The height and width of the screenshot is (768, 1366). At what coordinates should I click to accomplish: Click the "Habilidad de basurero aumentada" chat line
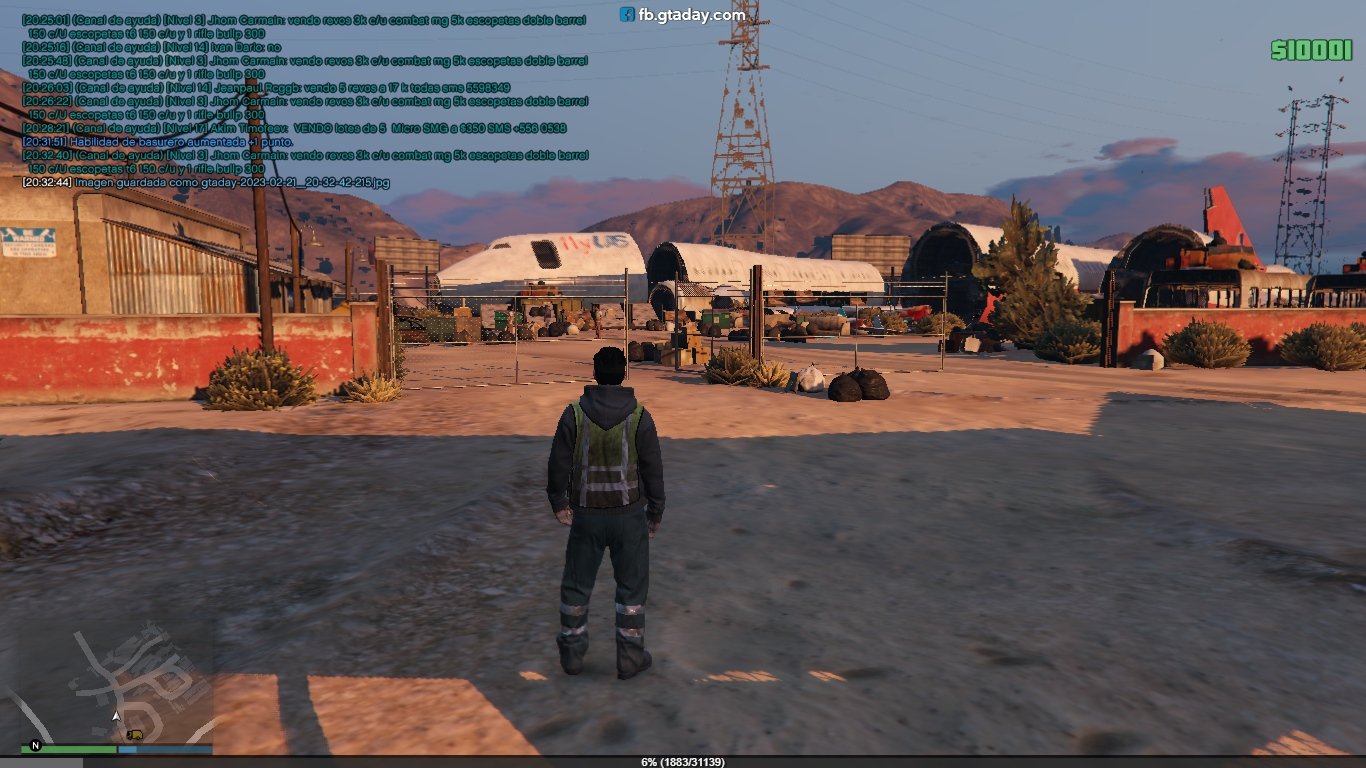[x=158, y=142]
